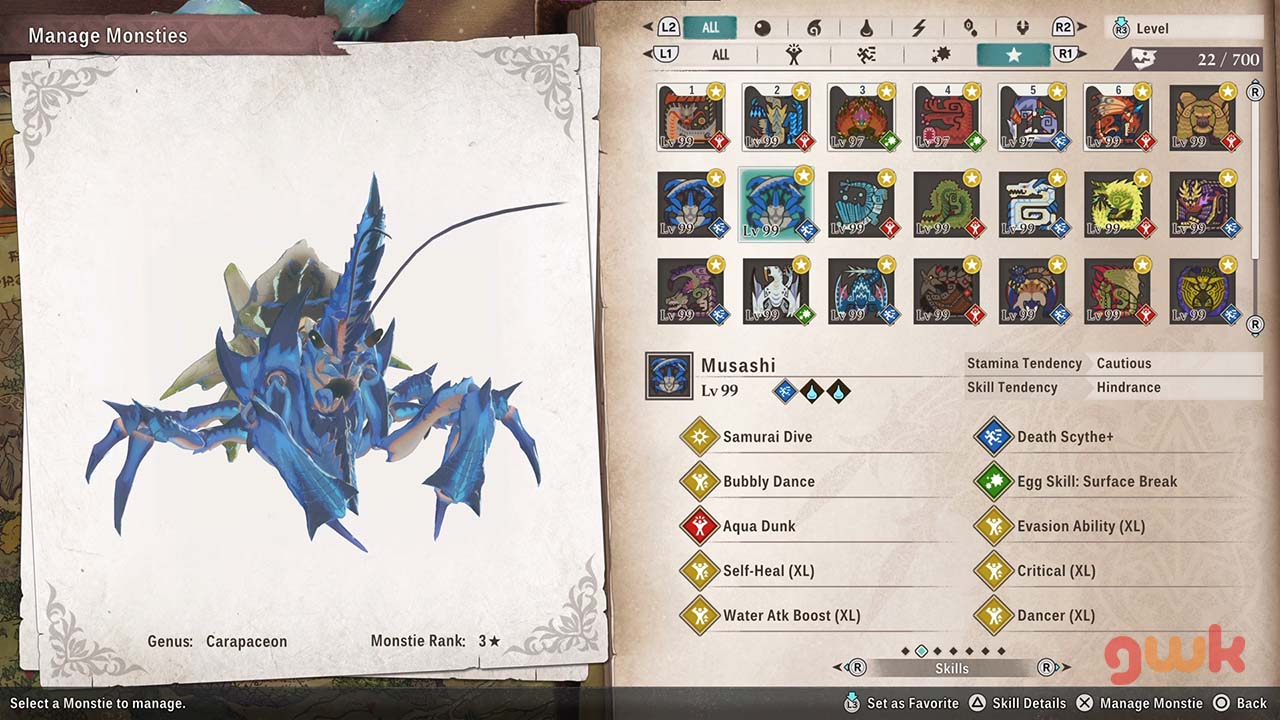1280x720 pixels.
Task: Show only favorite Monsties with the star tab
Action: [1013, 55]
